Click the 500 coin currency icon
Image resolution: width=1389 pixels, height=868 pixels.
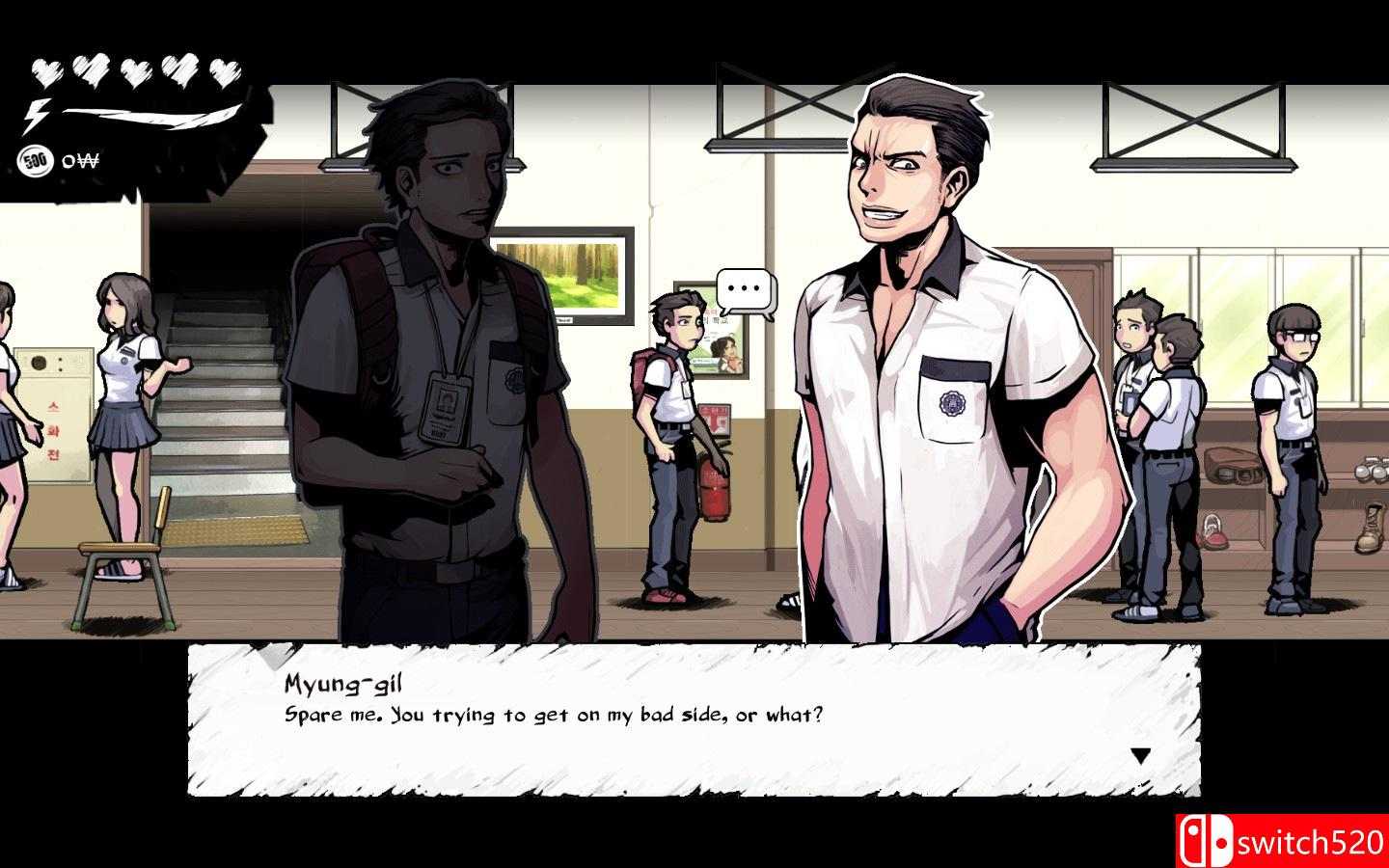[x=37, y=160]
